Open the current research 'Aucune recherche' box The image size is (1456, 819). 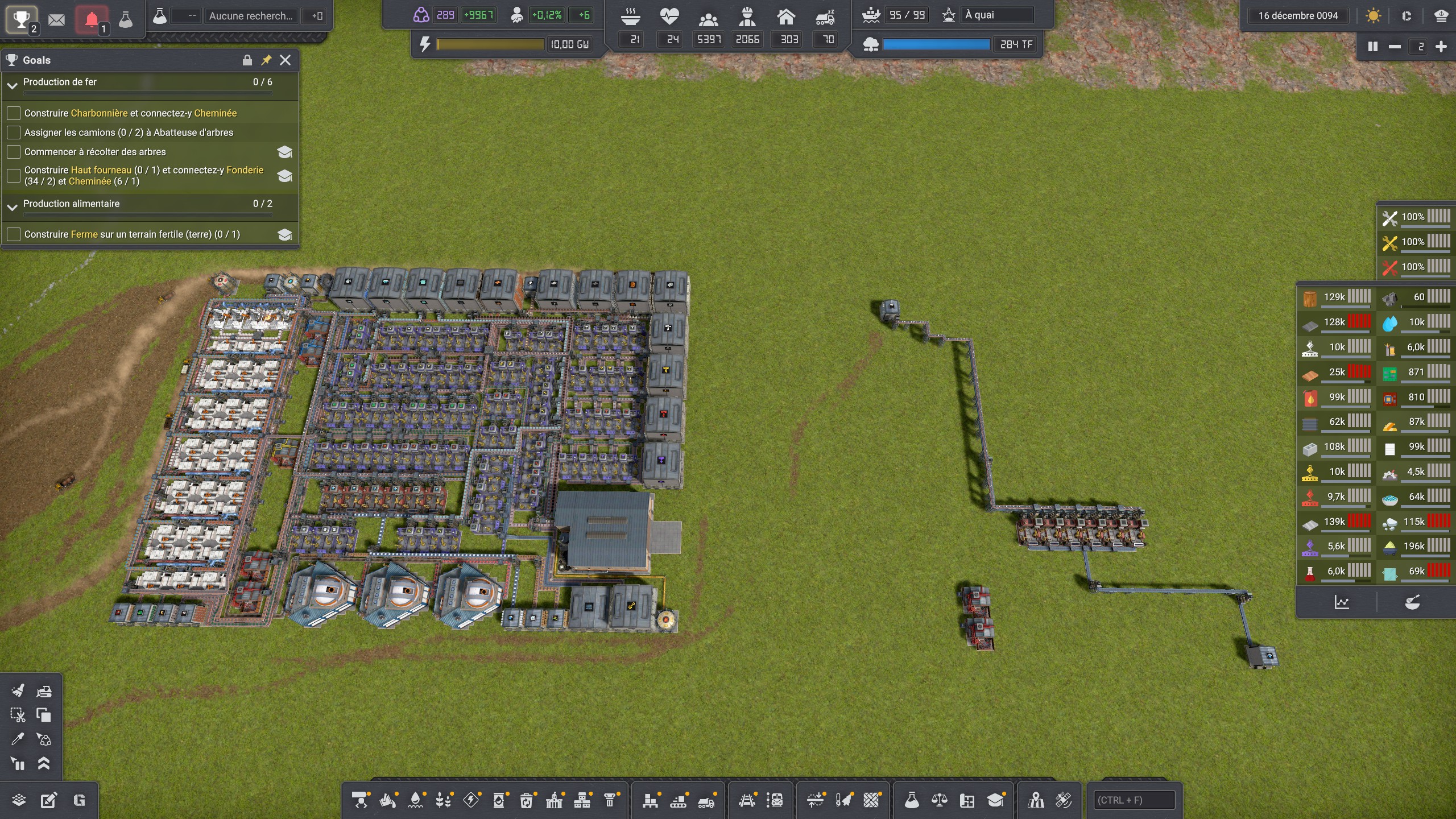pyautogui.click(x=250, y=16)
